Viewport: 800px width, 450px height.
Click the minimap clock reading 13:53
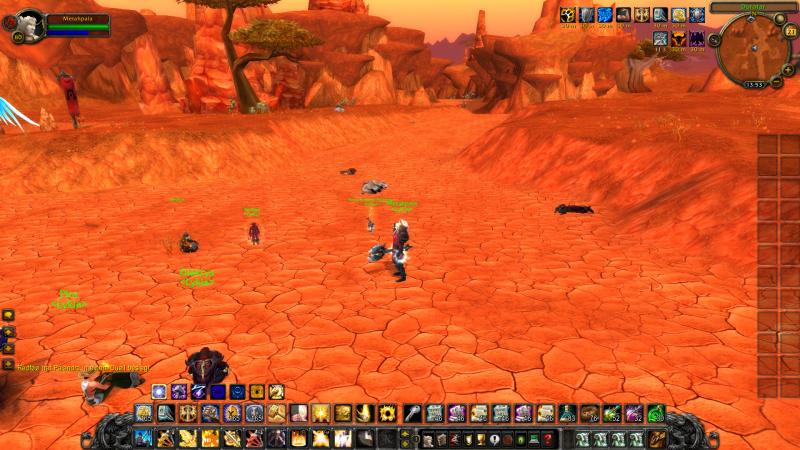(x=755, y=85)
